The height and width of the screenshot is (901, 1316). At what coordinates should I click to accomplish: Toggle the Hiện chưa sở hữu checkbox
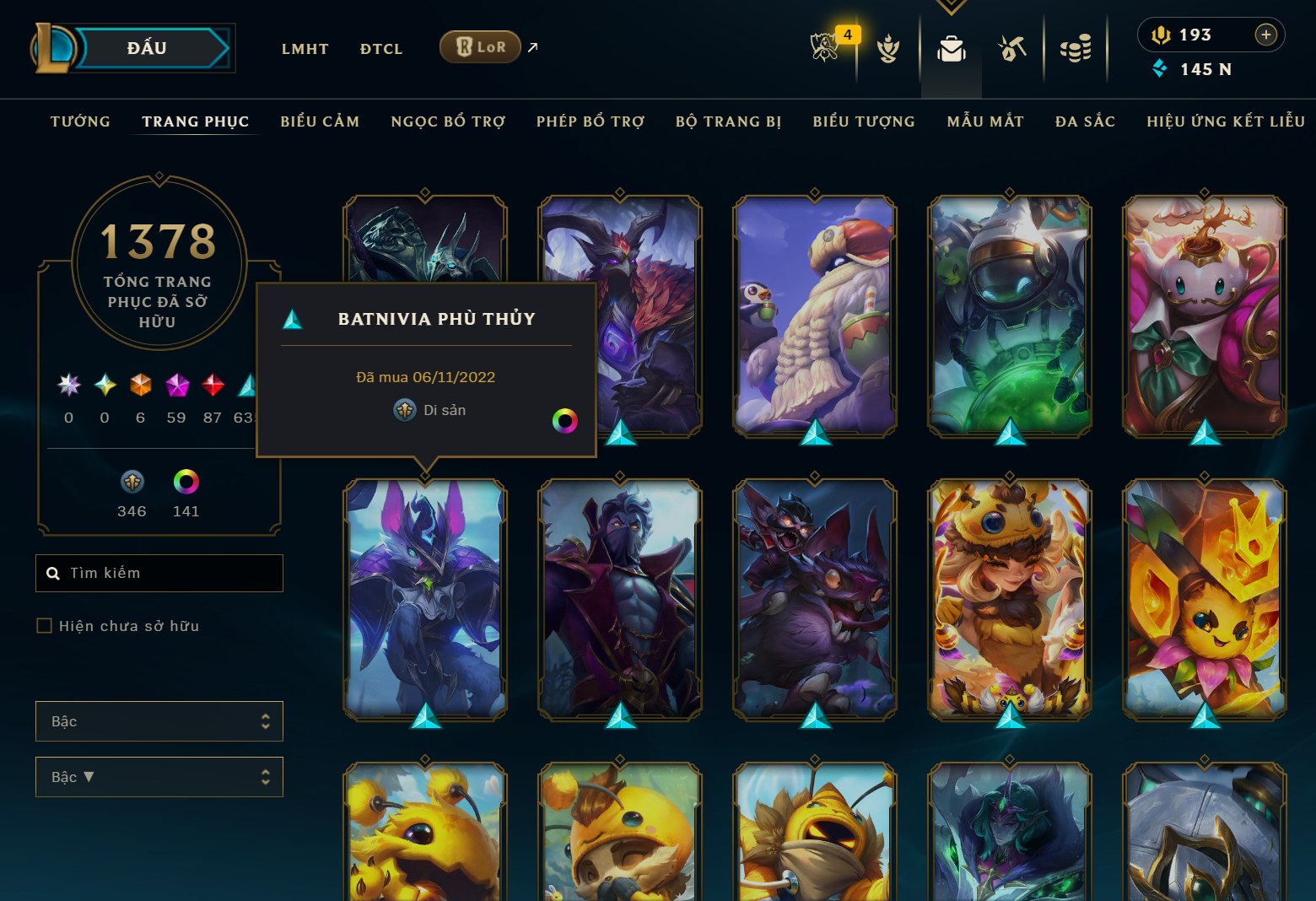(x=45, y=626)
